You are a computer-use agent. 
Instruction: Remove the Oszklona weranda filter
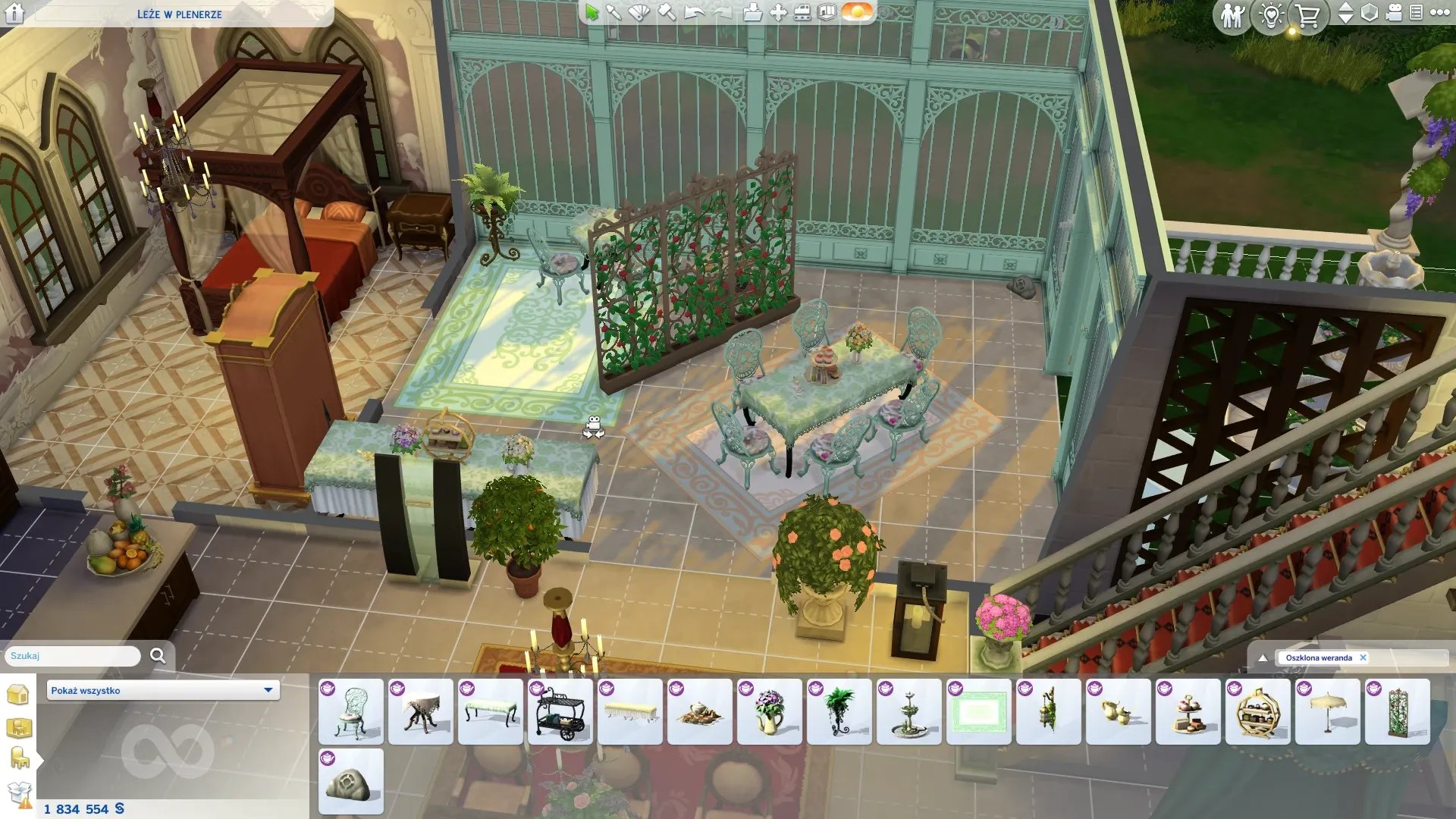coord(1363,657)
